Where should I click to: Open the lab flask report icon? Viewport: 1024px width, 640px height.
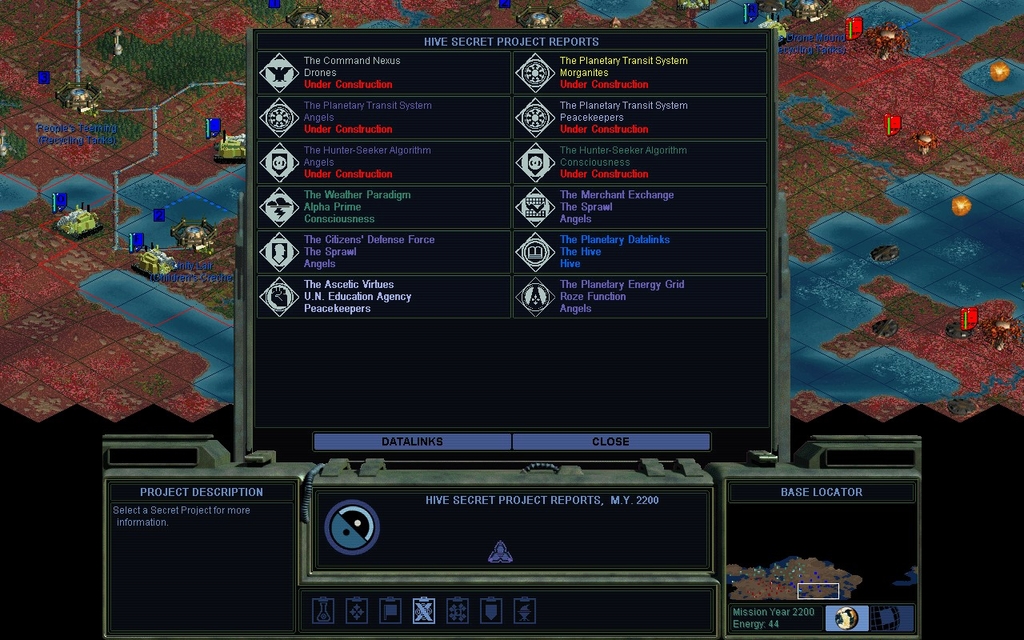coord(322,610)
